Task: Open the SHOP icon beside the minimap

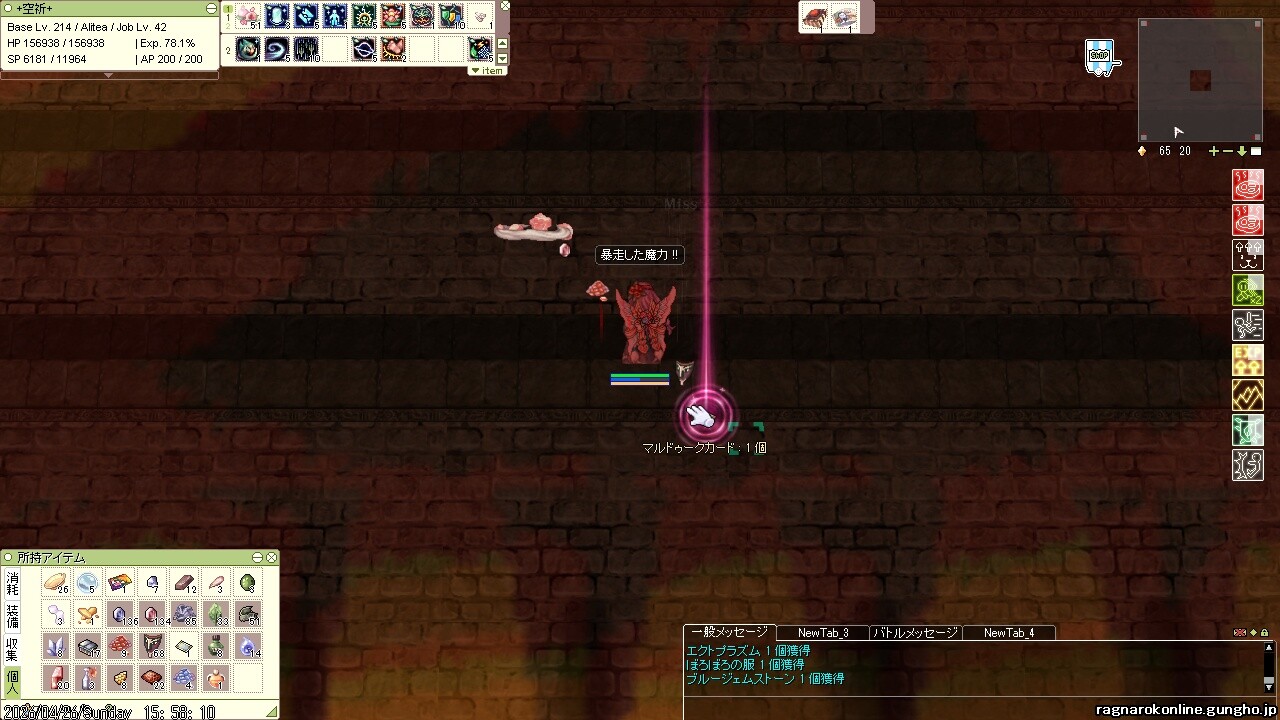Action: coord(1099,57)
